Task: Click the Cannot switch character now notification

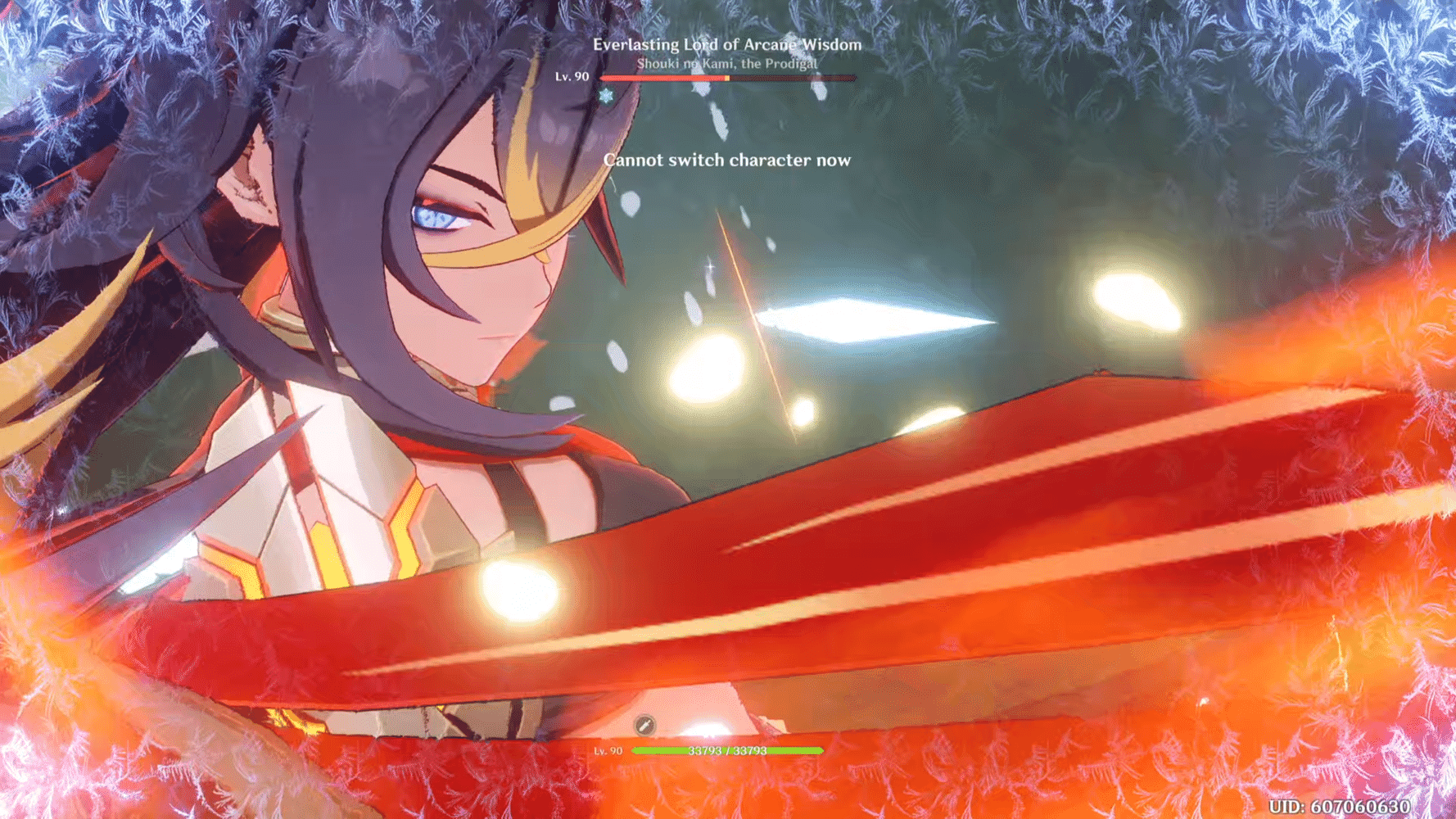Action: [x=727, y=161]
